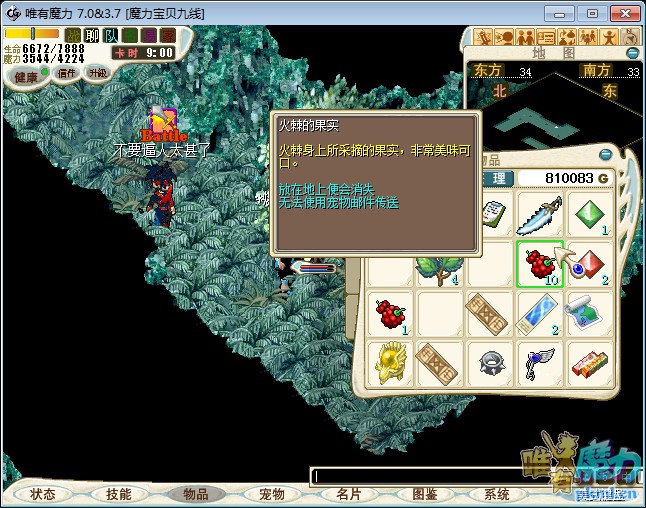Open the 技能 (Skills) menu tab
The image size is (646, 508).
pyautogui.click(x=119, y=494)
